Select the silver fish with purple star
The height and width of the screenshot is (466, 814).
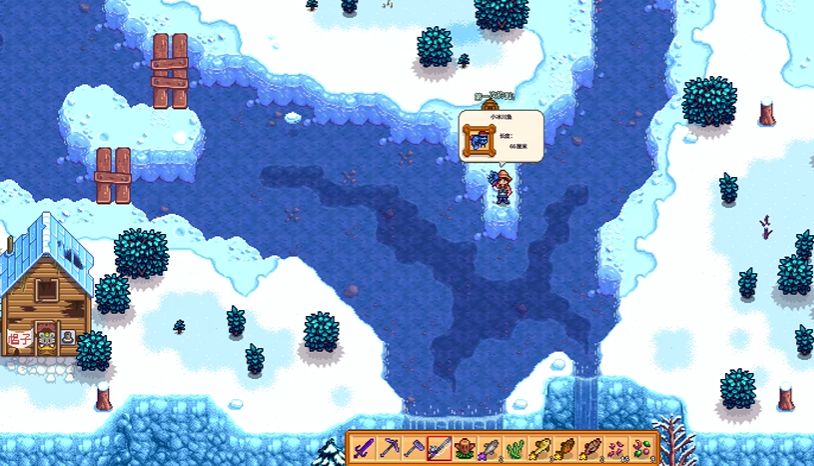coord(489,449)
